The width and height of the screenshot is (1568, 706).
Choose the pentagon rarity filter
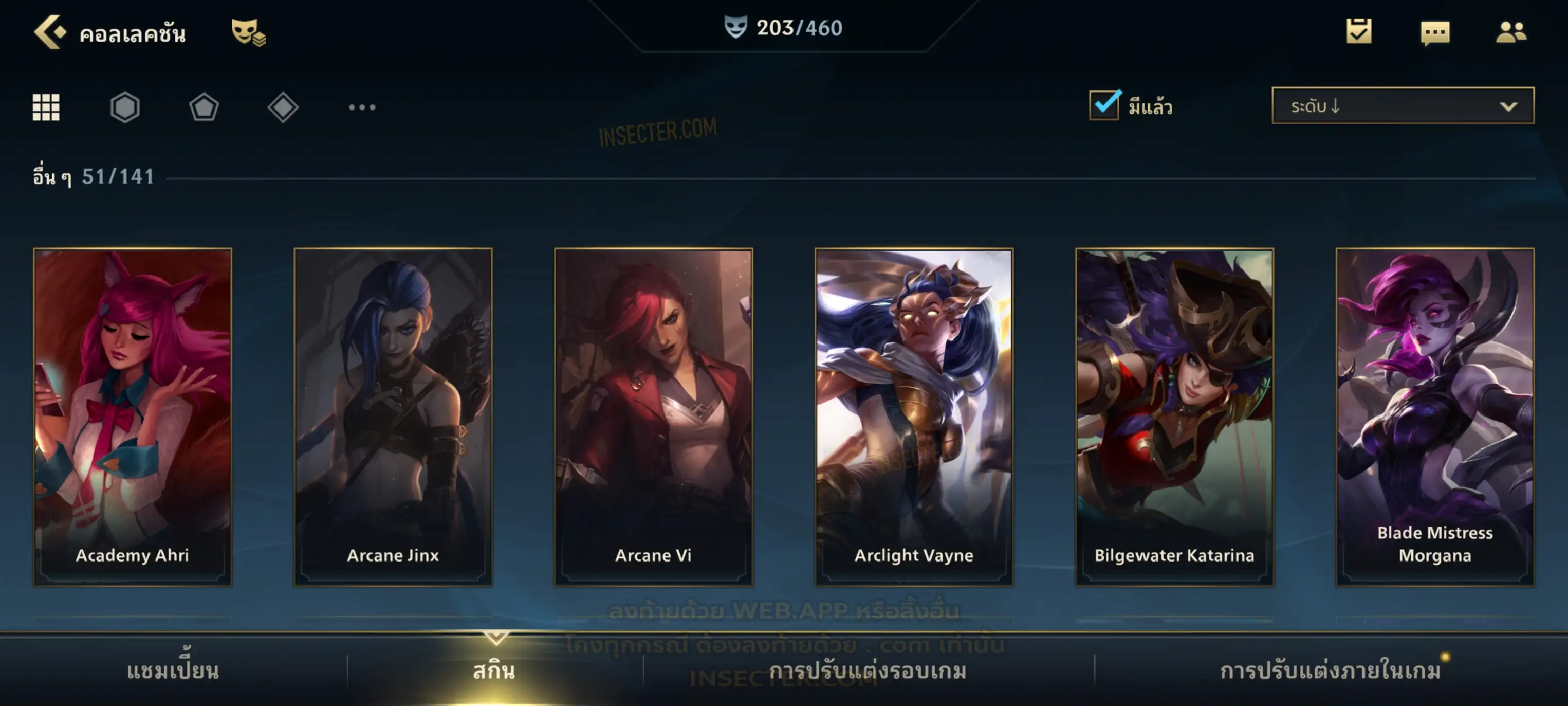point(204,107)
